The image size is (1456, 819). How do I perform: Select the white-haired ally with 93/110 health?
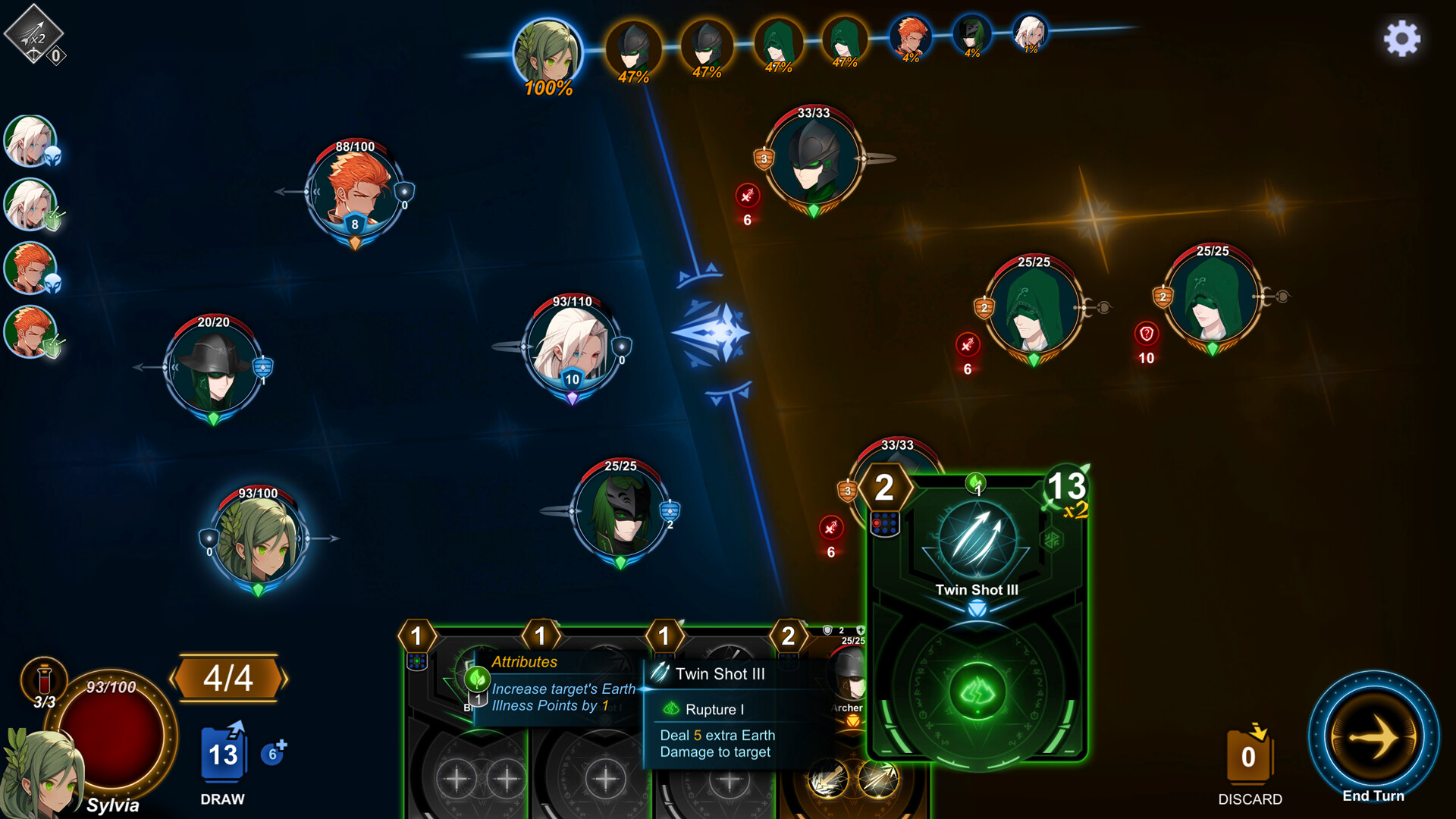click(x=572, y=347)
